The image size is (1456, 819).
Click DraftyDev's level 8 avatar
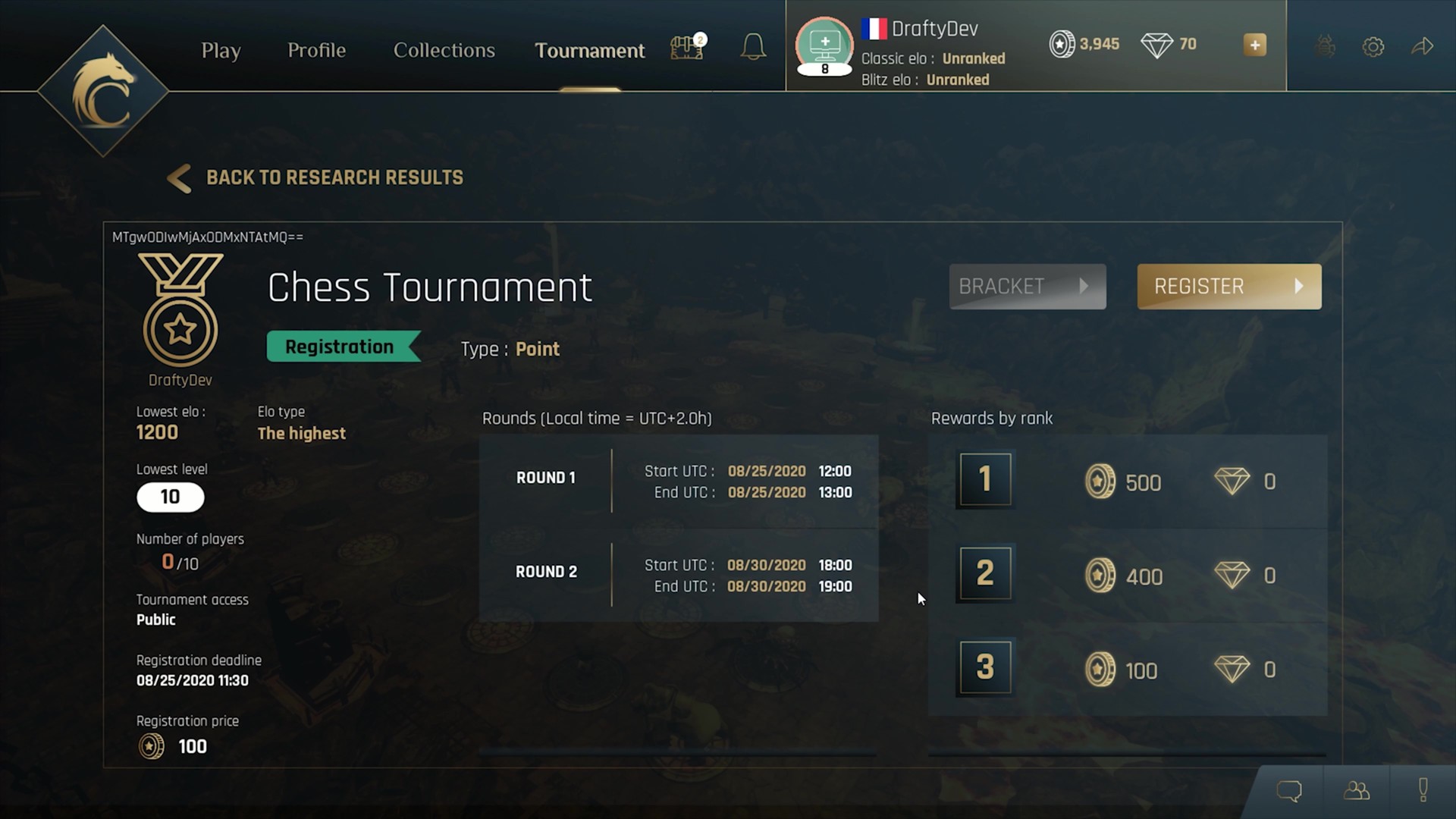824,47
